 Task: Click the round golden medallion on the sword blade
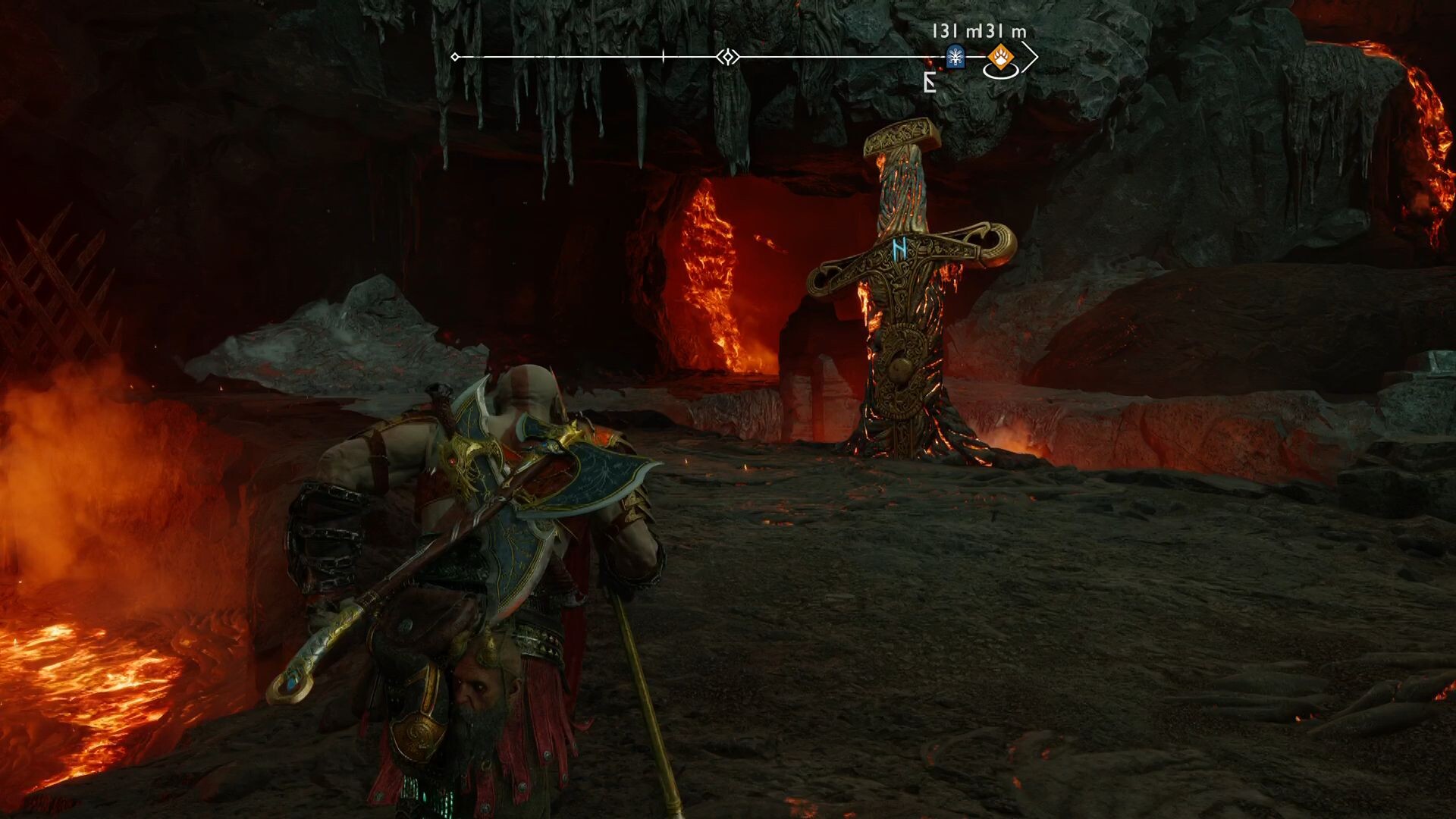click(x=903, y=366)
